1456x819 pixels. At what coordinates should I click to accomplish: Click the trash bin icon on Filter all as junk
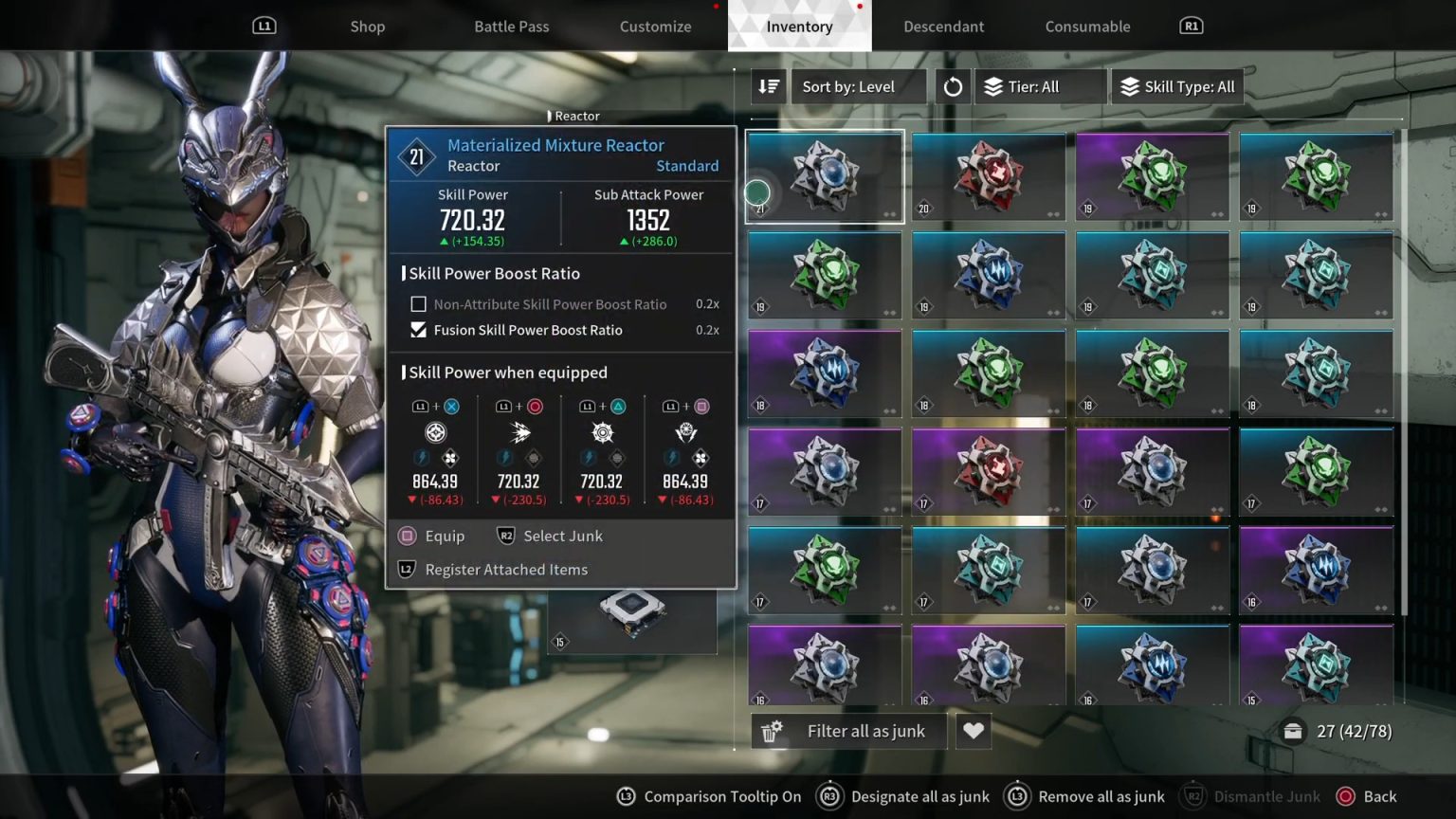tap(771, 730)
